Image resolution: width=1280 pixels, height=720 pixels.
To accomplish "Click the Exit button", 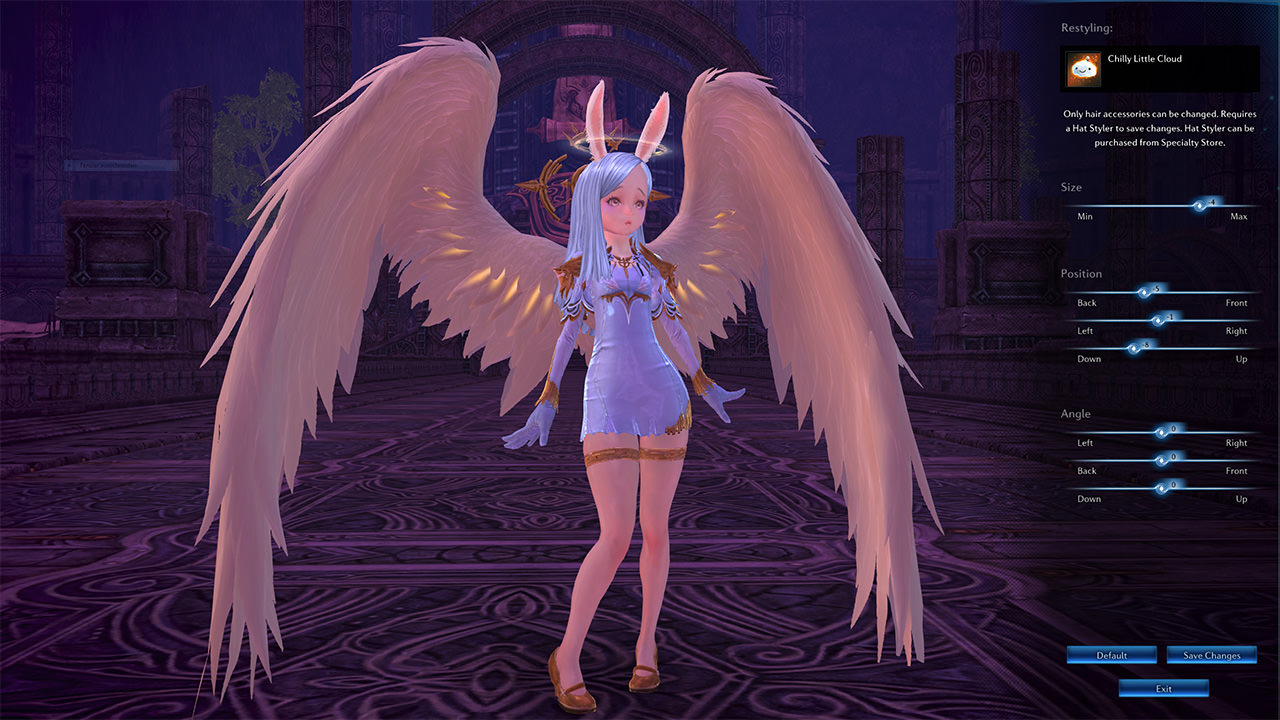I will pyautogui.click(x=1163, y=688).
